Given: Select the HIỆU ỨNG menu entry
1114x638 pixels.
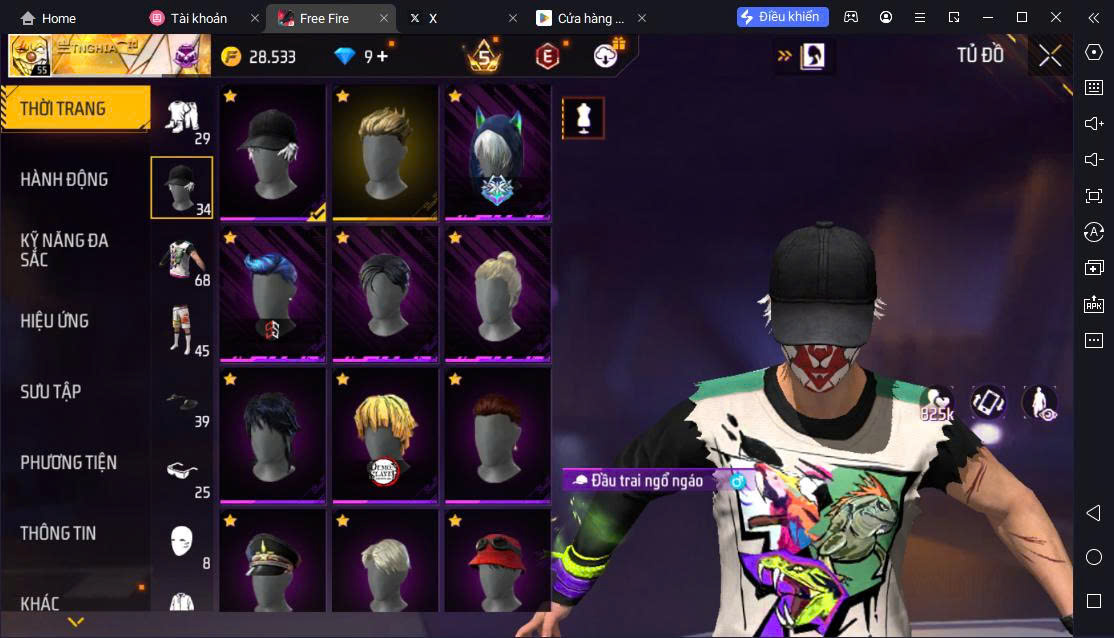Looking at the screenshot, I should click(55, 321).
